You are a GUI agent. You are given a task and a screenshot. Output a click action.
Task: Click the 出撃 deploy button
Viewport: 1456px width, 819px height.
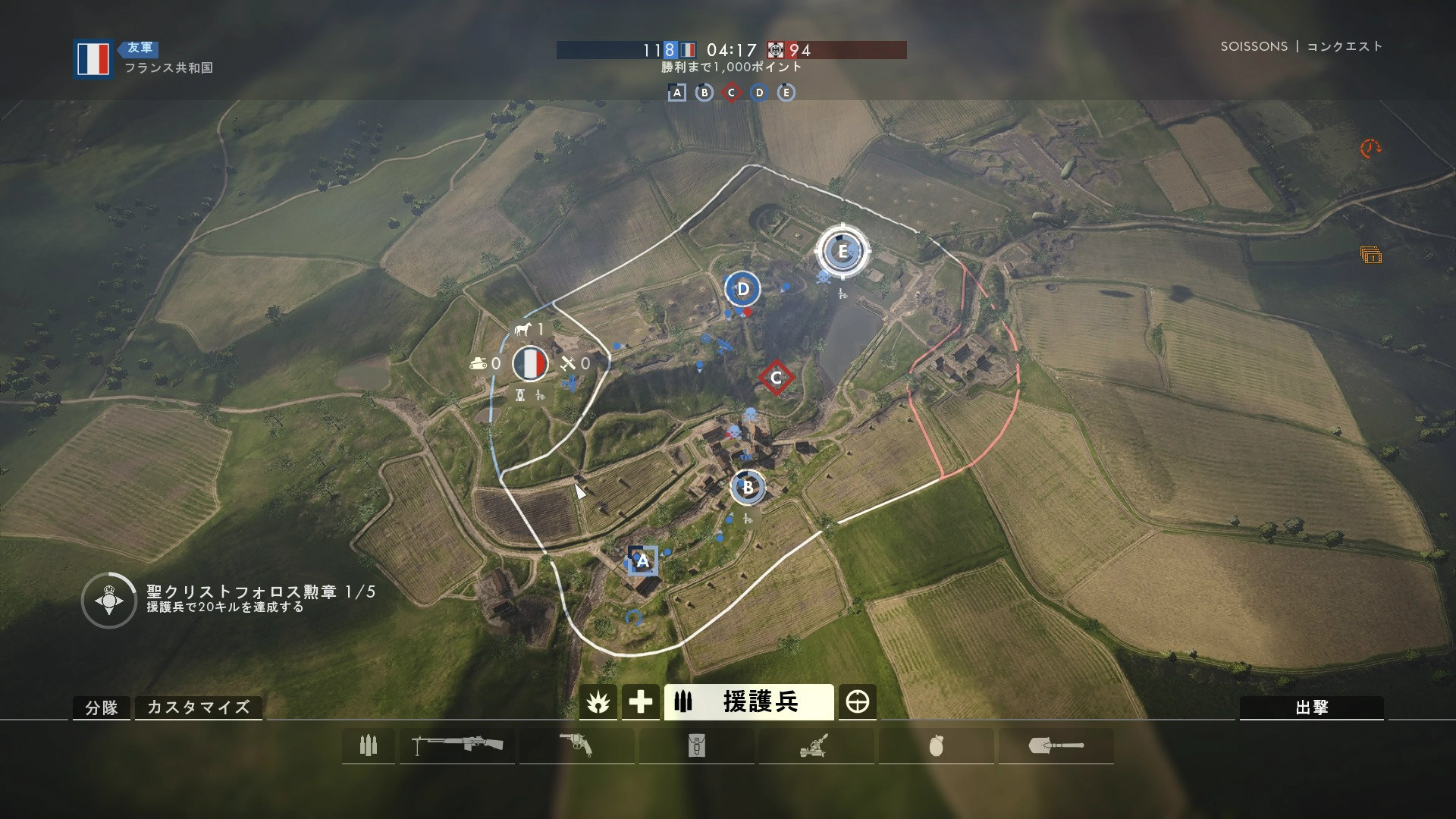click(1311, 708)
